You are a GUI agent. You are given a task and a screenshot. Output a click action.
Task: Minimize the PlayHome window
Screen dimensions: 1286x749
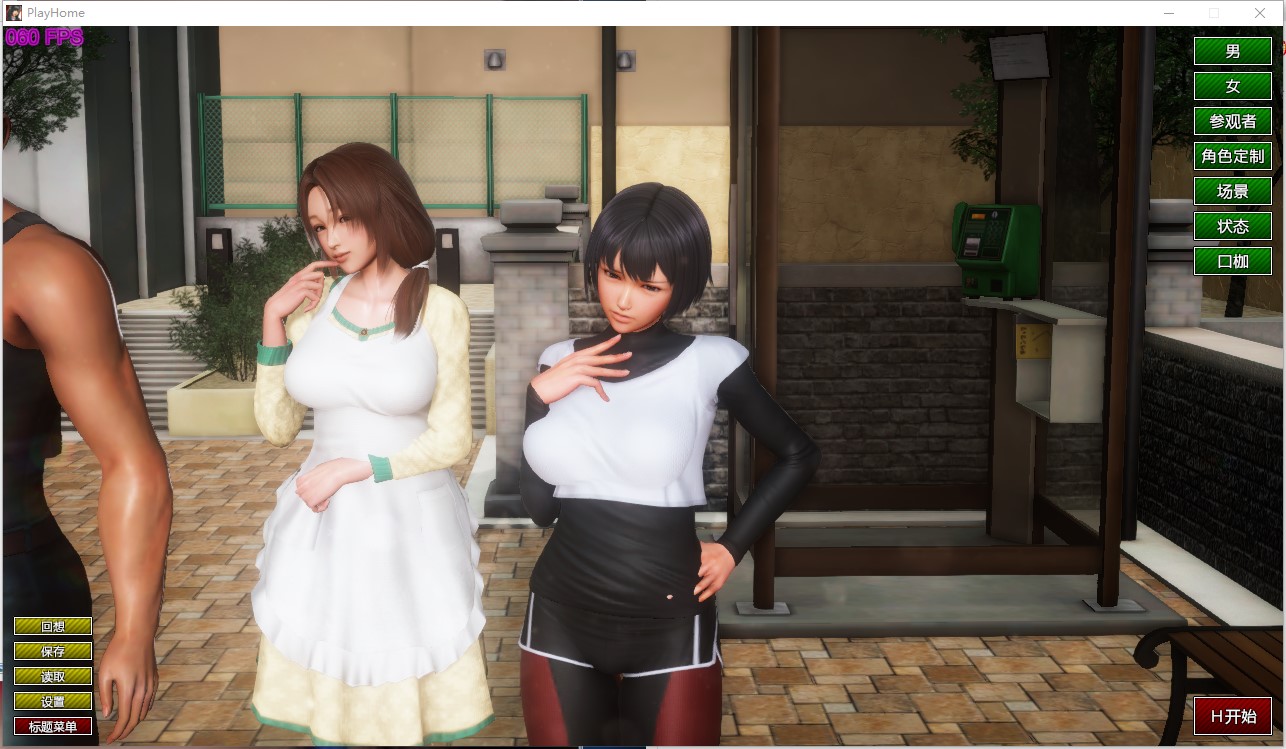(x=1168, y=13)
